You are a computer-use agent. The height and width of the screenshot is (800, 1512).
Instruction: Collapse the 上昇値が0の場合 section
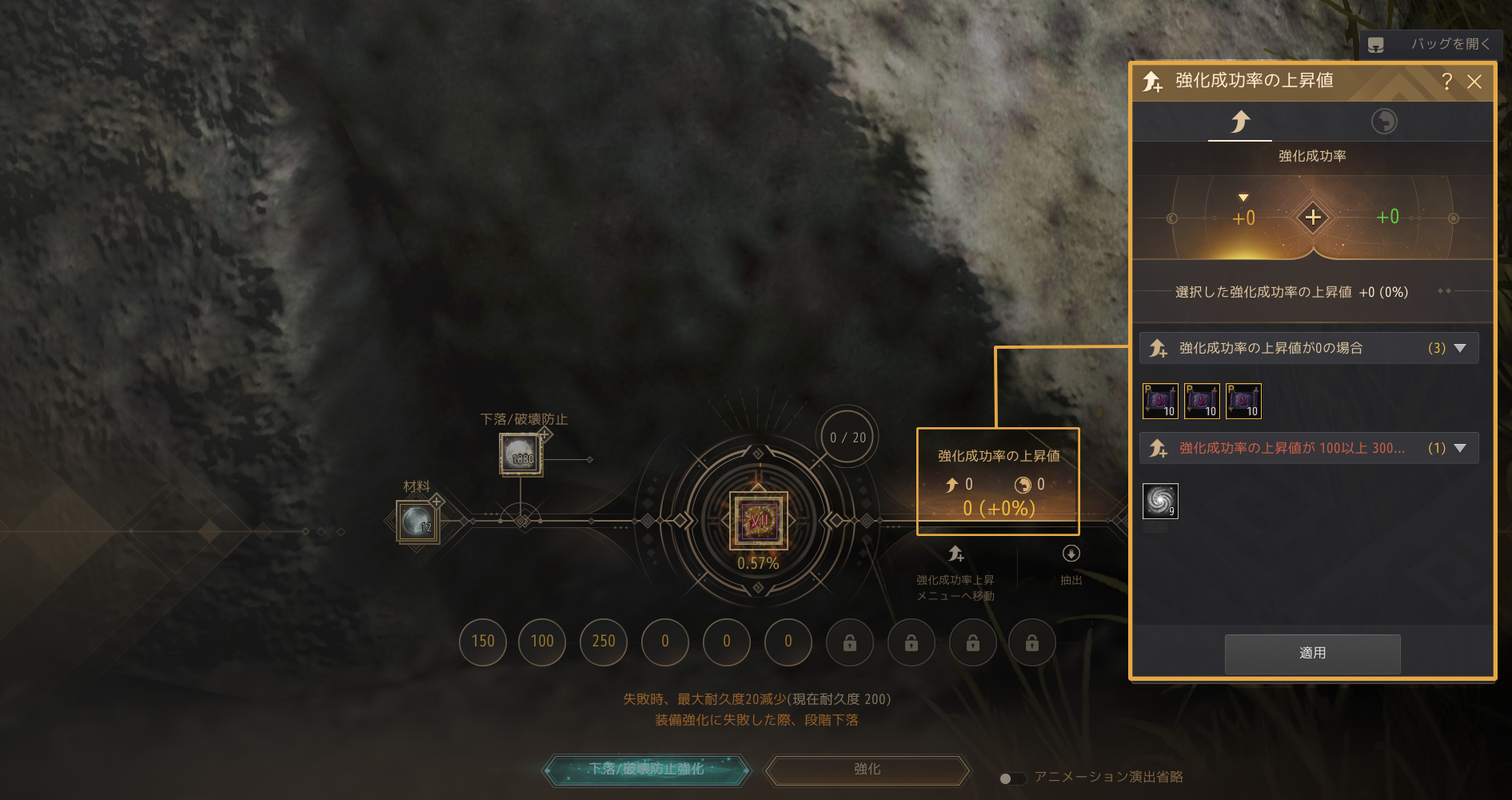(x=1460, y=348)
